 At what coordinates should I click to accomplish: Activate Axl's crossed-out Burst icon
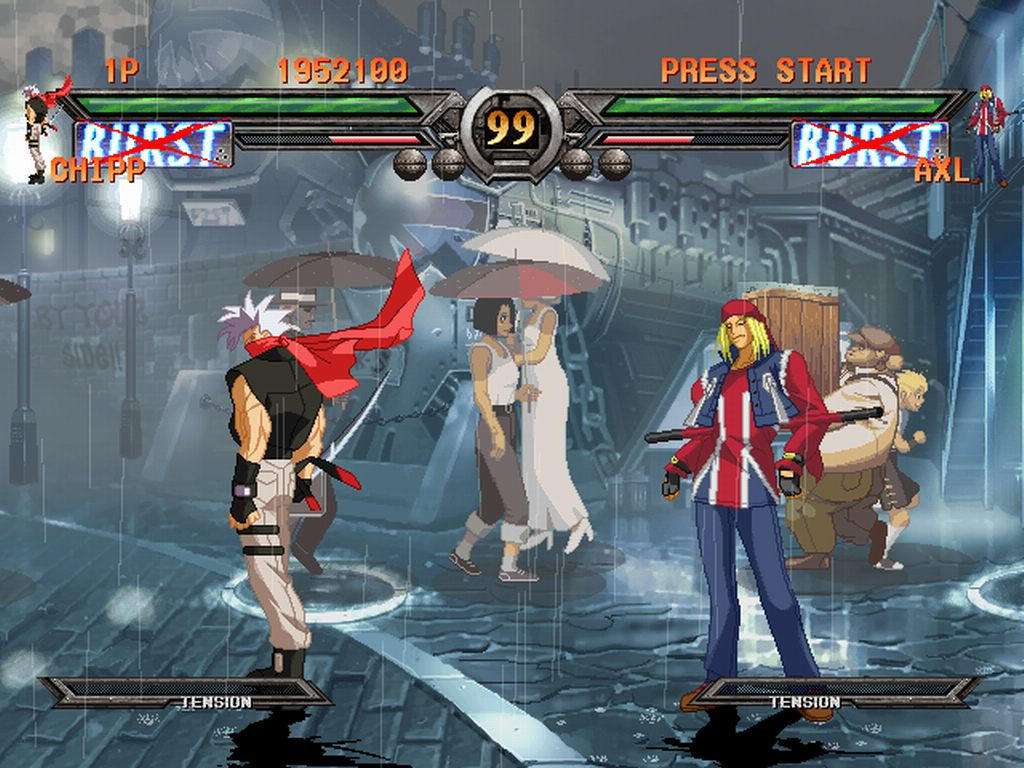click(x=868, y=143)
